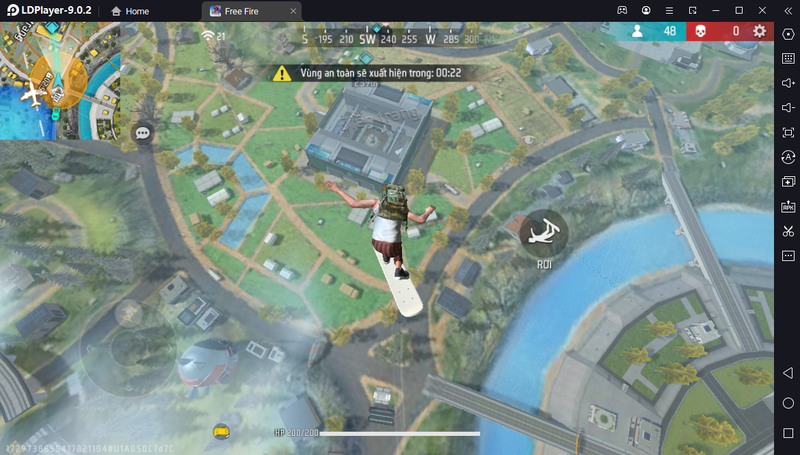Install an APK via the sidebar
Image resolution: width=800 pixels, height=455 pixels.
[788, 206]
